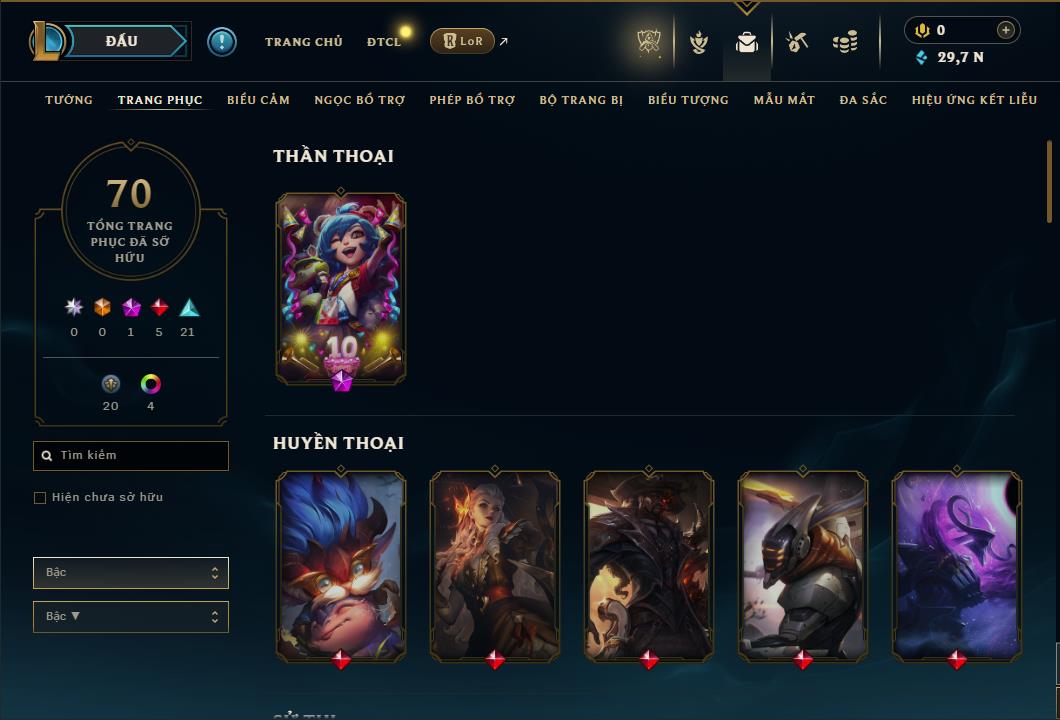
Task: Show the BỘ TRANG BỊ tab
Action: [x=581, y=100]
